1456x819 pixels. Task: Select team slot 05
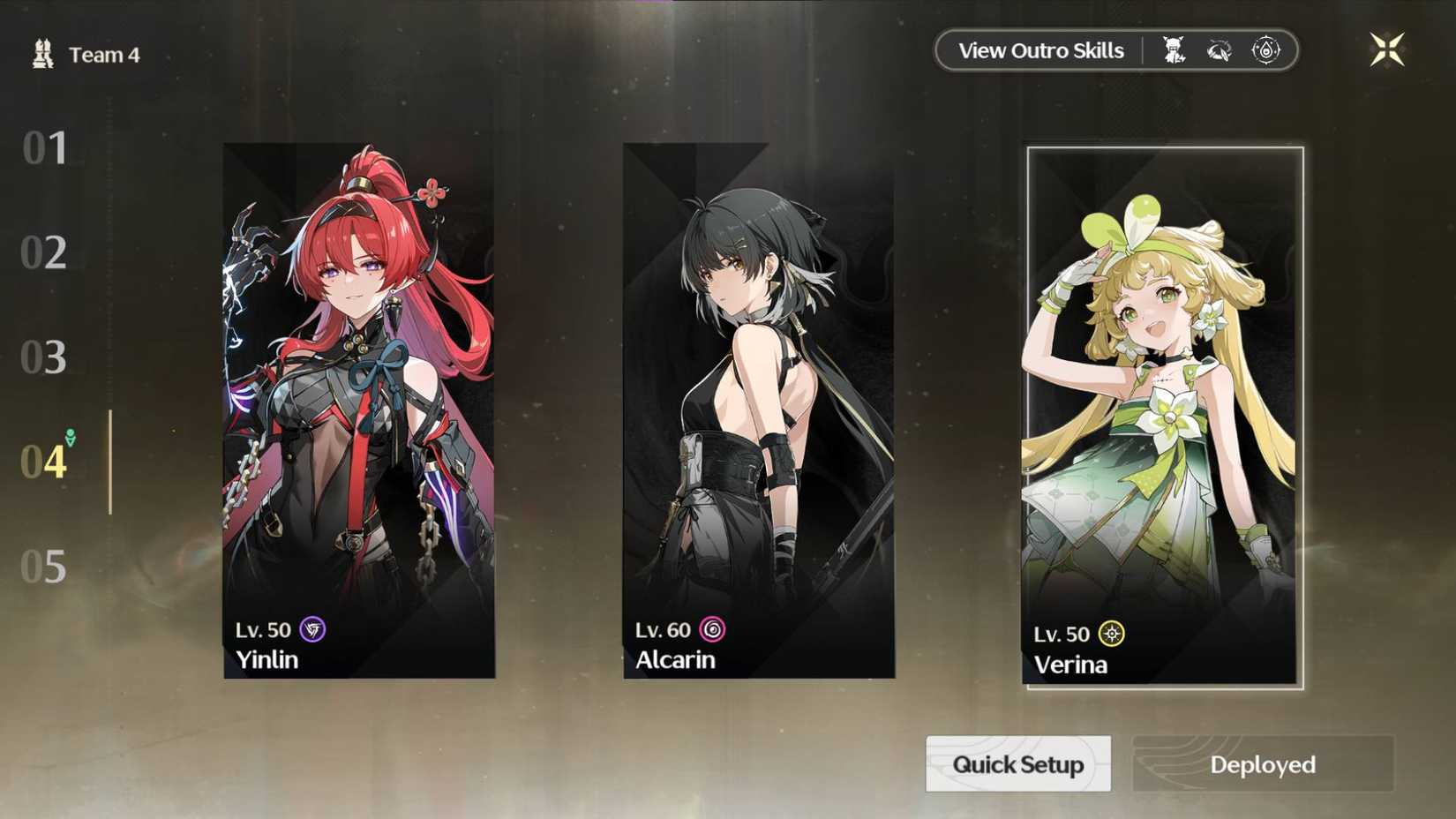click(46, 567)
